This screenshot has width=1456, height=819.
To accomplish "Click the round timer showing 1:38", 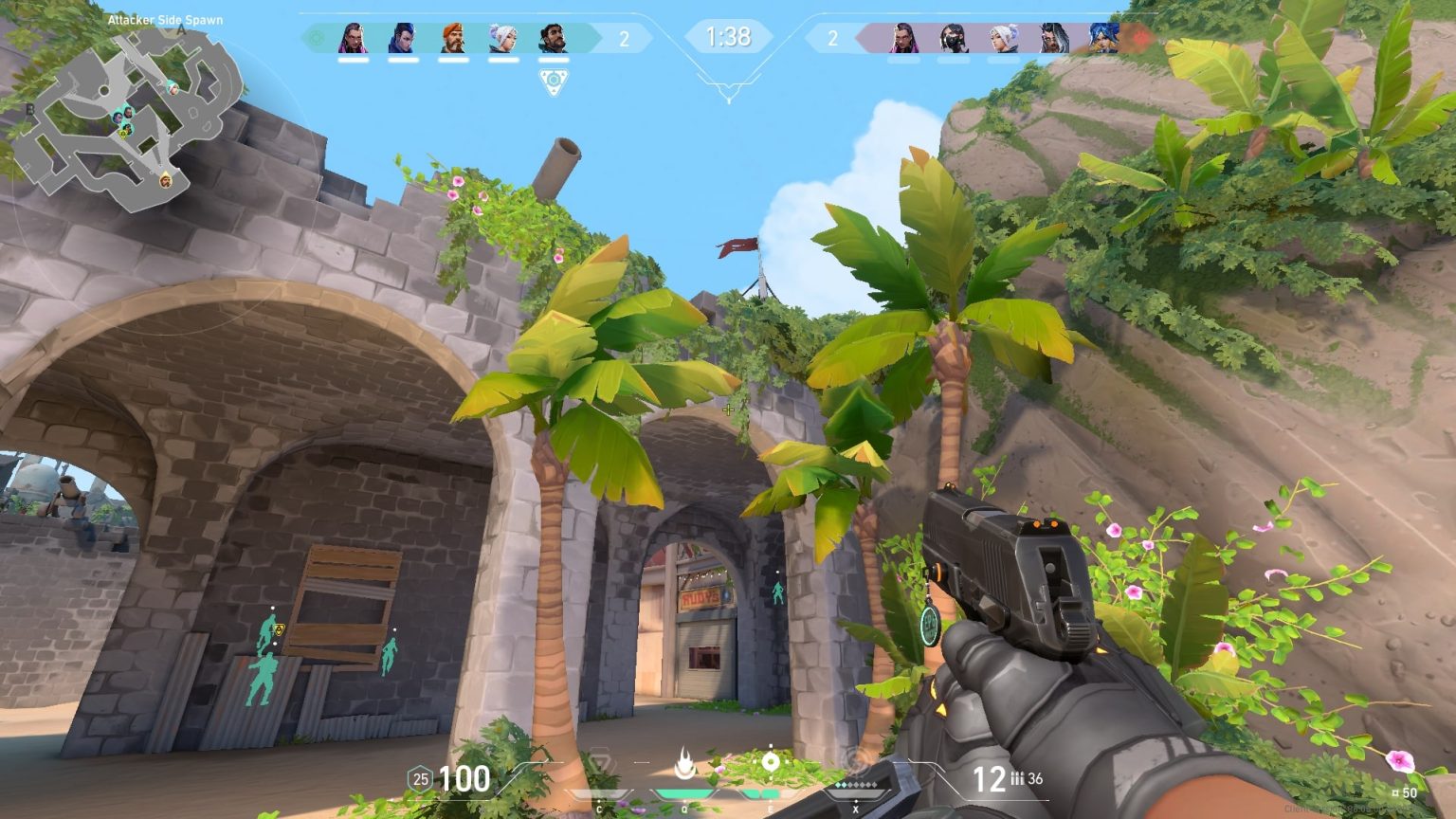I will tap(728, 38).
